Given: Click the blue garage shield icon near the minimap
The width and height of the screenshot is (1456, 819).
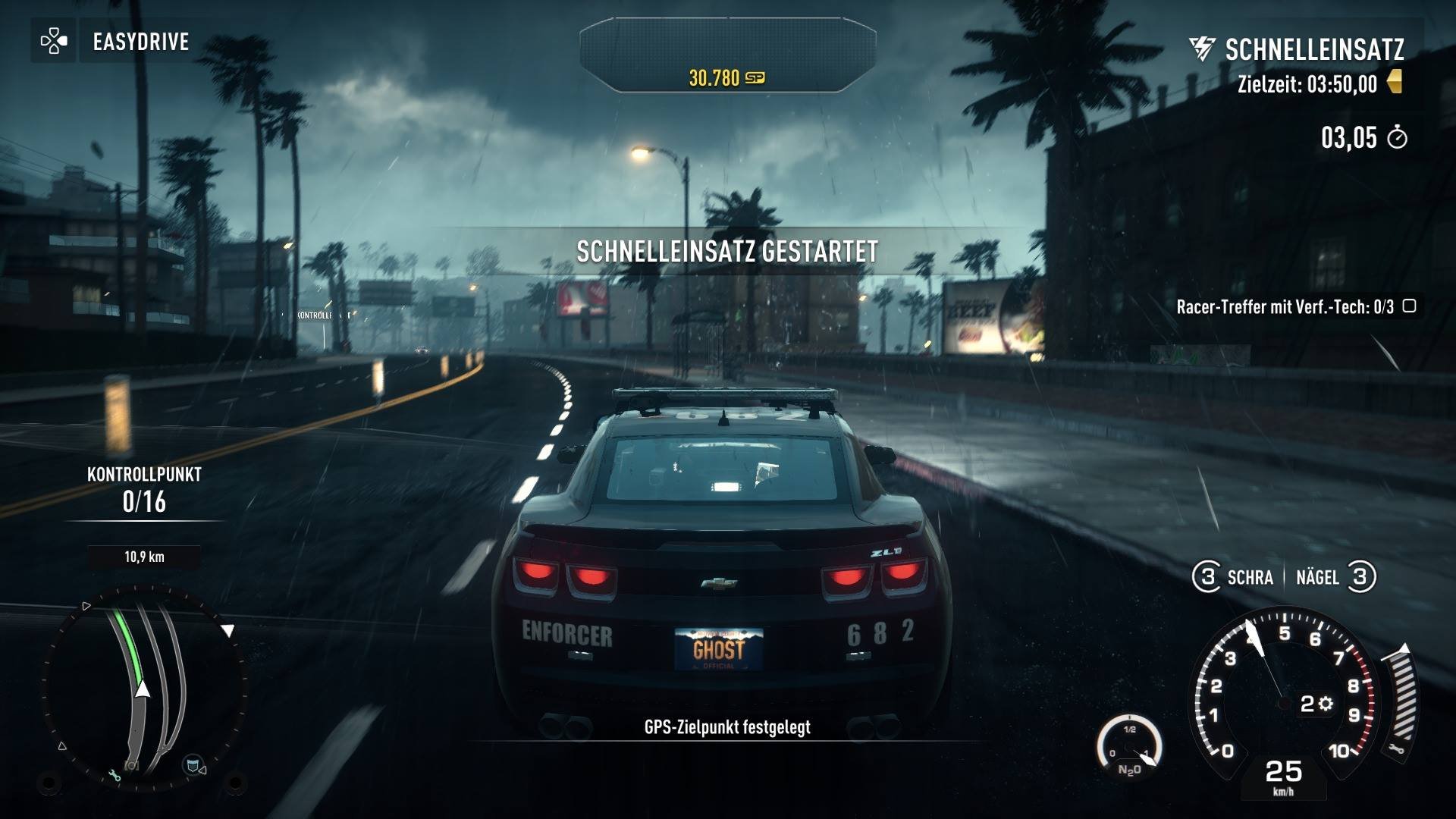Looking at the screenshot, I should 192,766.
